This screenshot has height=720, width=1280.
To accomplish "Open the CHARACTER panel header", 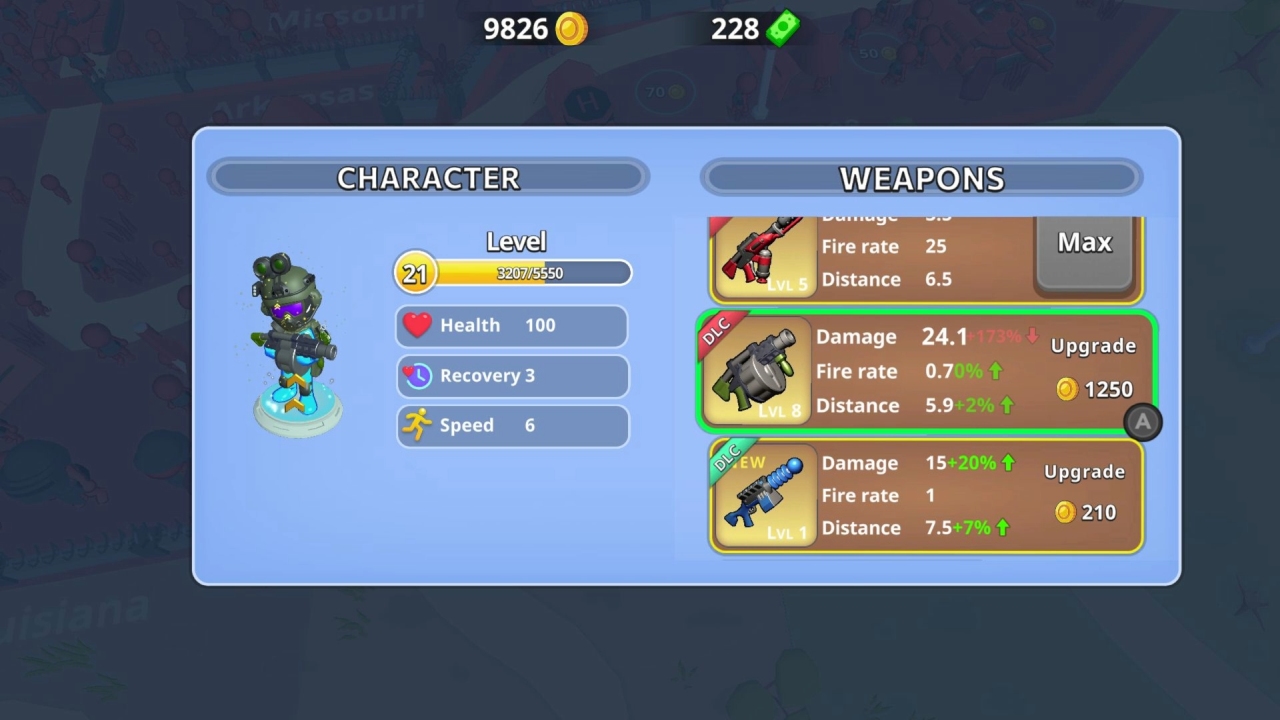I will 428,178.
